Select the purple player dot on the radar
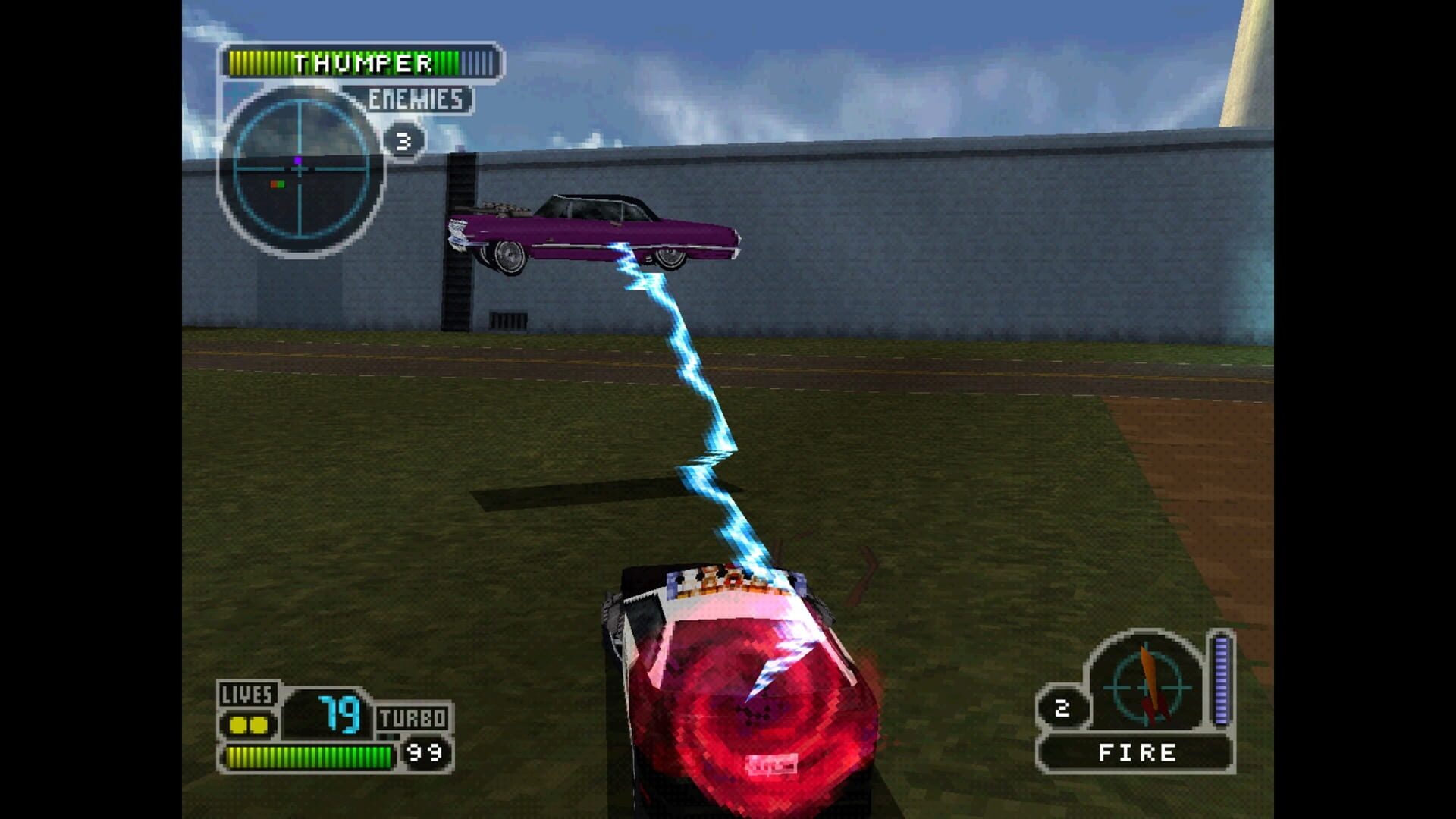Image resolution: width=1456 pixels, height=819 pixels. coord(298,160)
